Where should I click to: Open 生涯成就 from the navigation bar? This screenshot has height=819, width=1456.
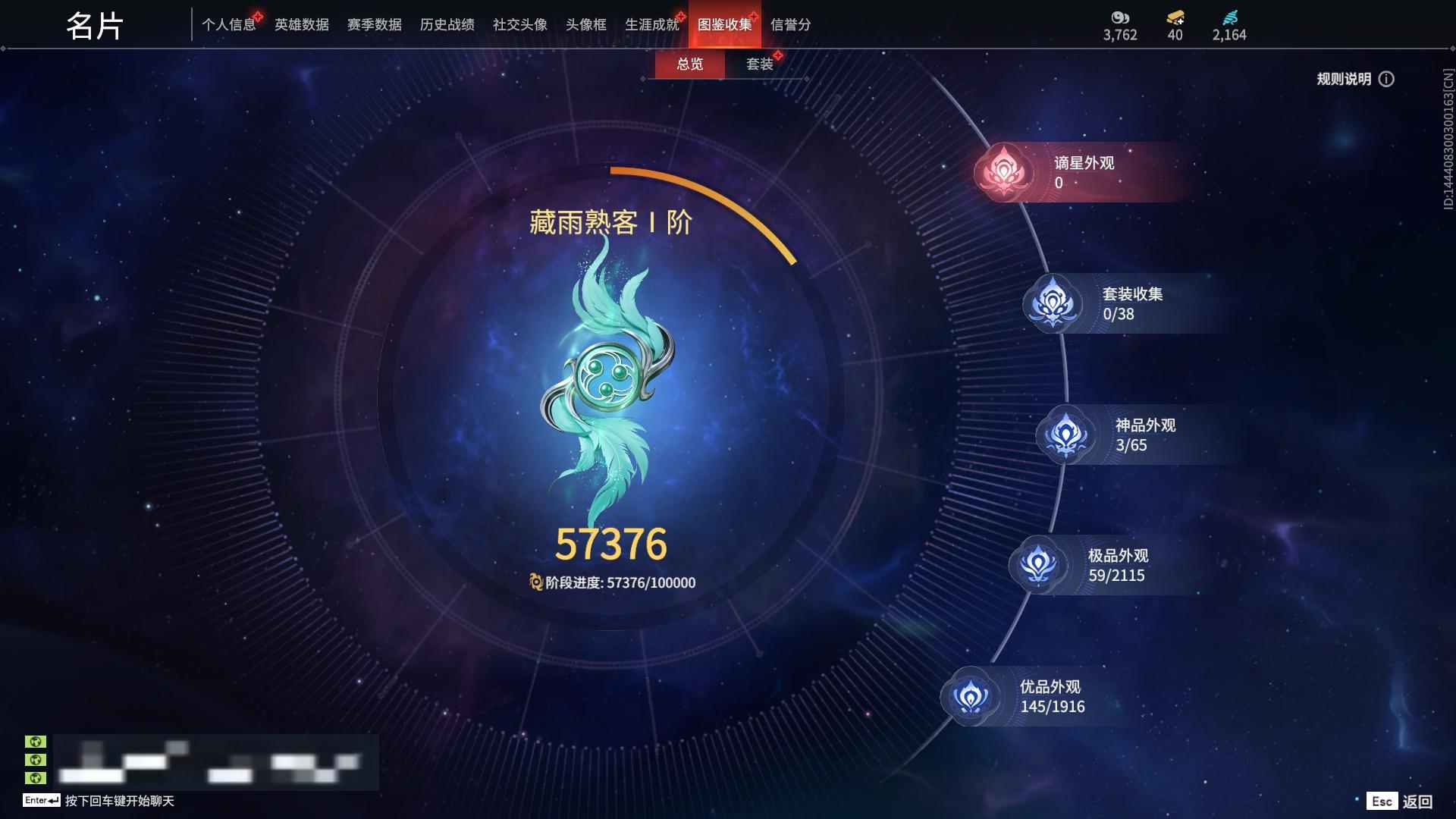[651, 24]
